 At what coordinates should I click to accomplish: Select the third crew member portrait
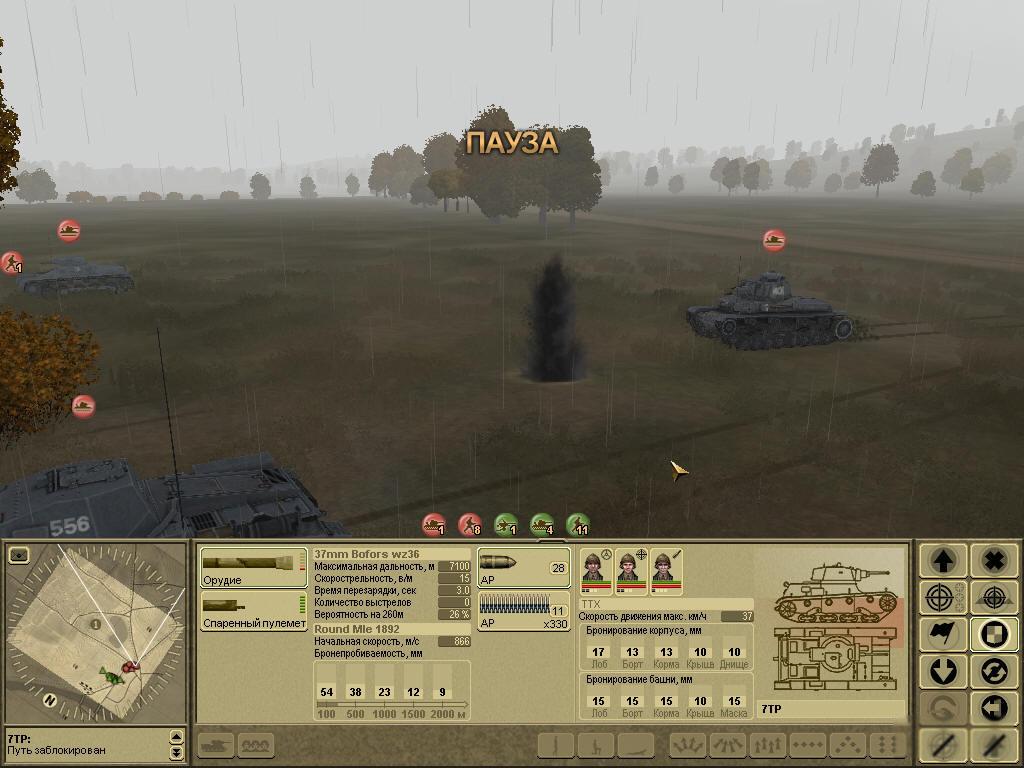(663, 572)
